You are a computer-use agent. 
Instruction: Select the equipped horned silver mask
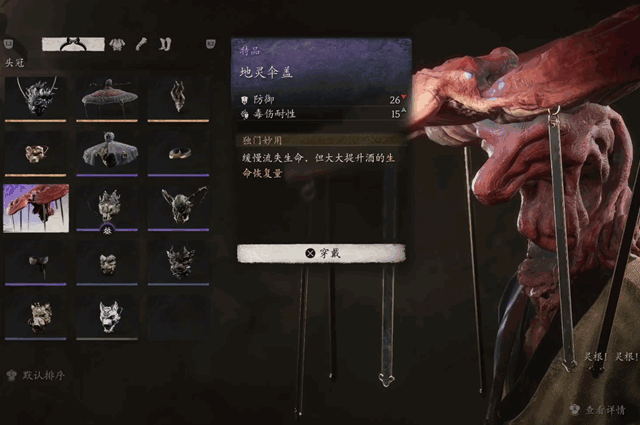pyautogui.click(x=108, y=207)
